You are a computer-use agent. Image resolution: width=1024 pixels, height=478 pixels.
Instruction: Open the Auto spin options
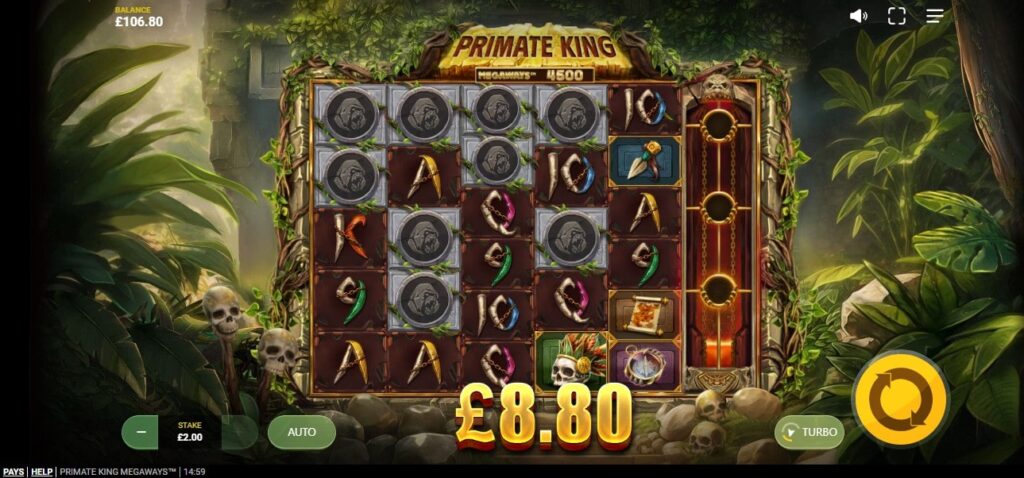(x=301, y=432)
